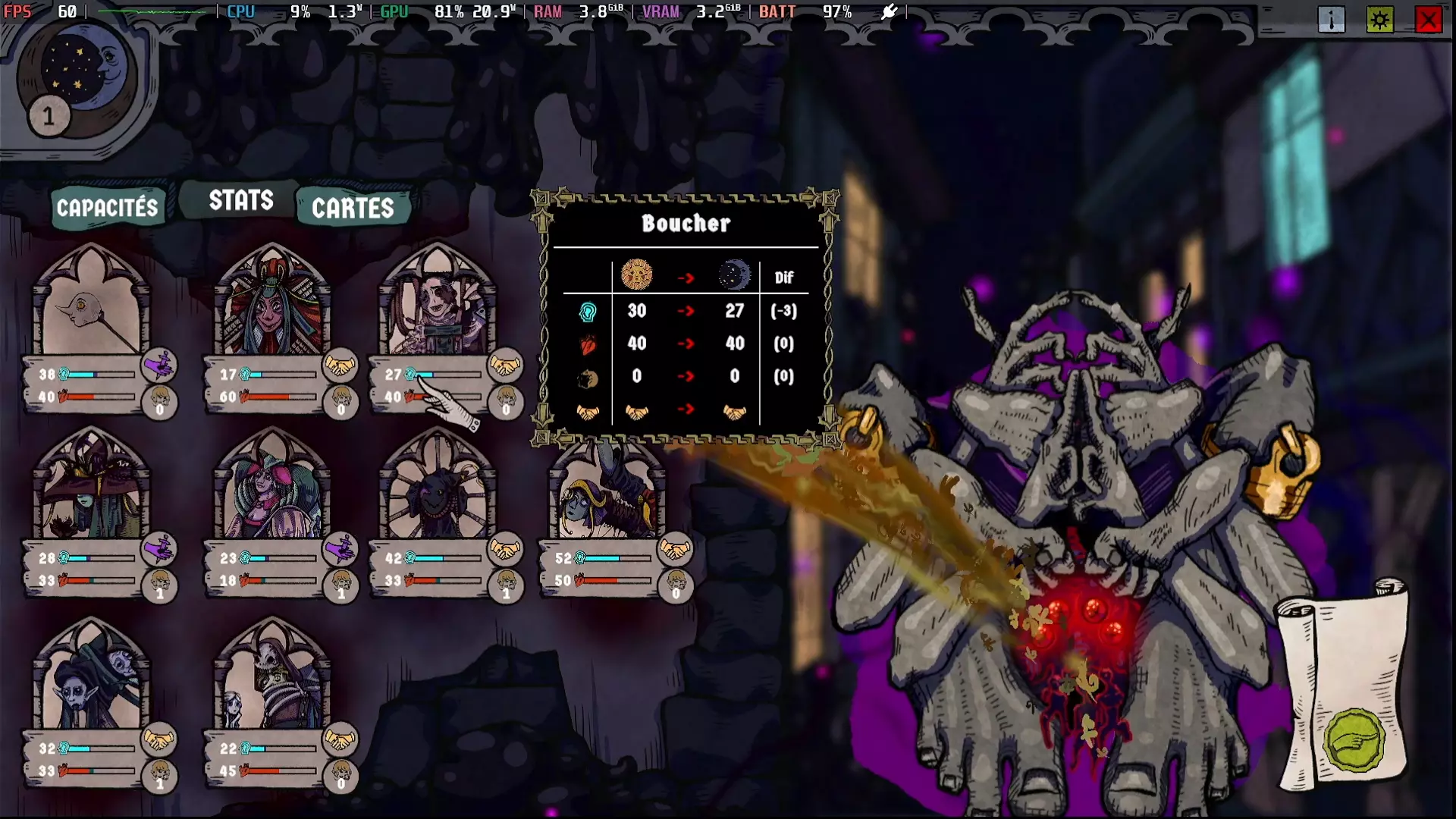Switch to the Capacités tab

click(x=107, y=208)
